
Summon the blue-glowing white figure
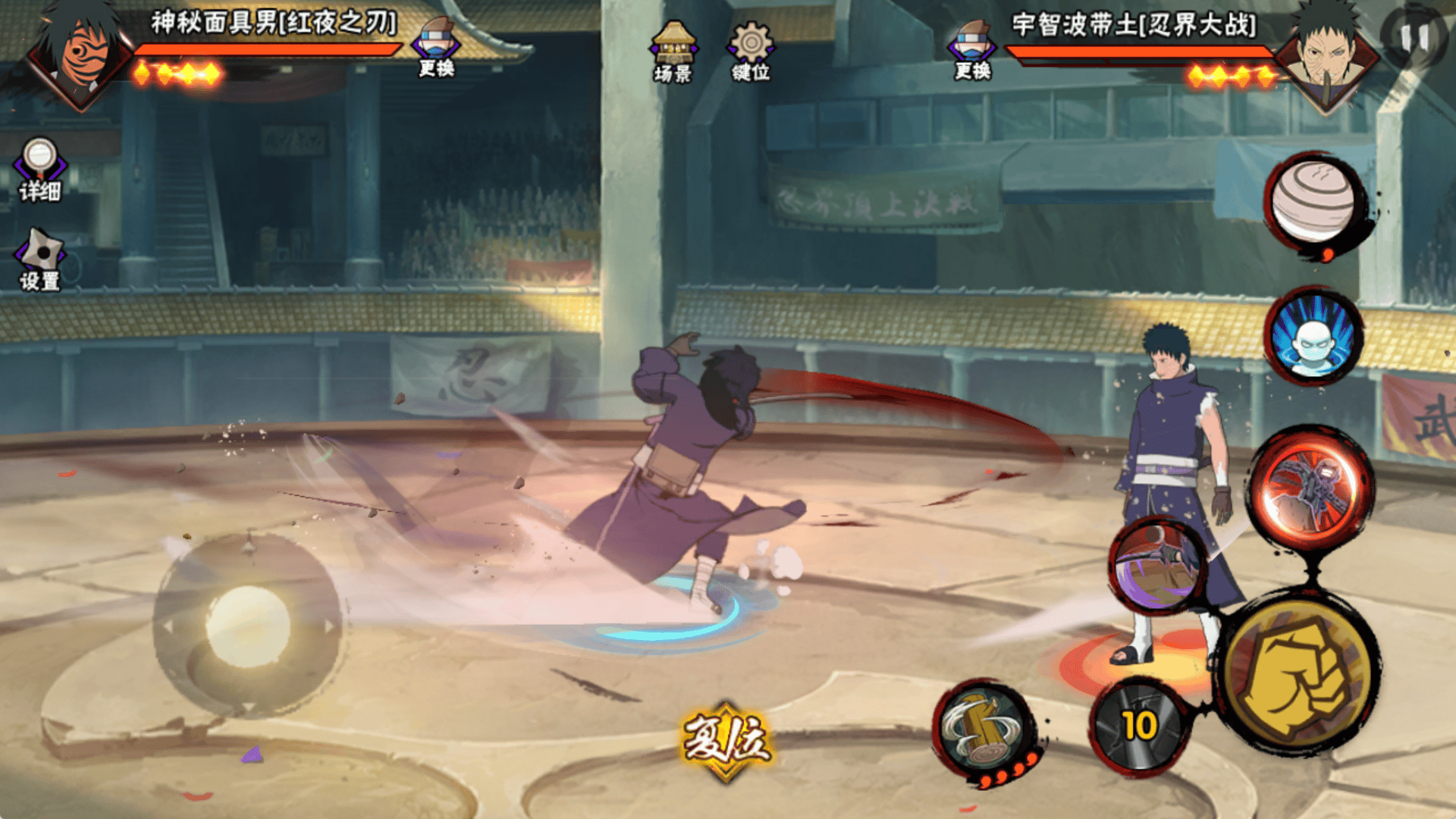click(x=1313, y=336)
